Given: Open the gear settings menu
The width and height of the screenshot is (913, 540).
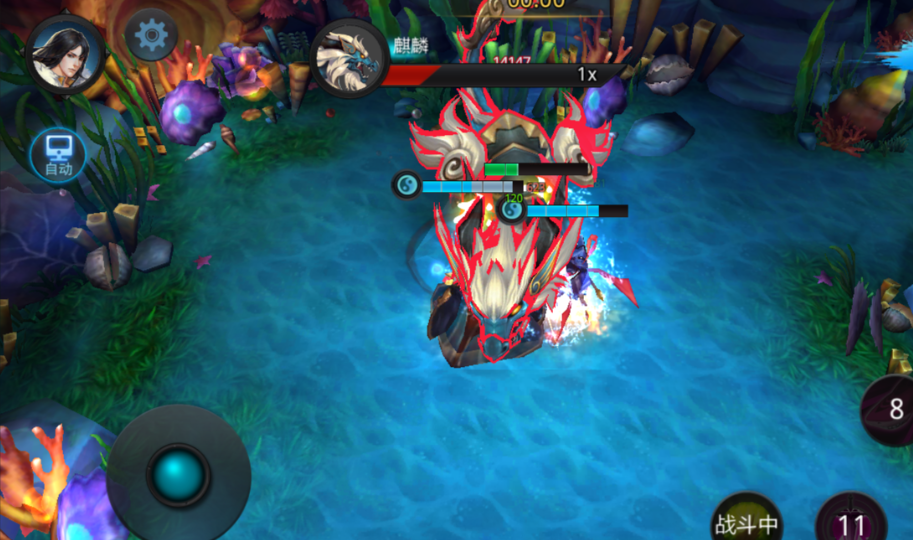Looking at the screenshot, I should coord(152,36).
